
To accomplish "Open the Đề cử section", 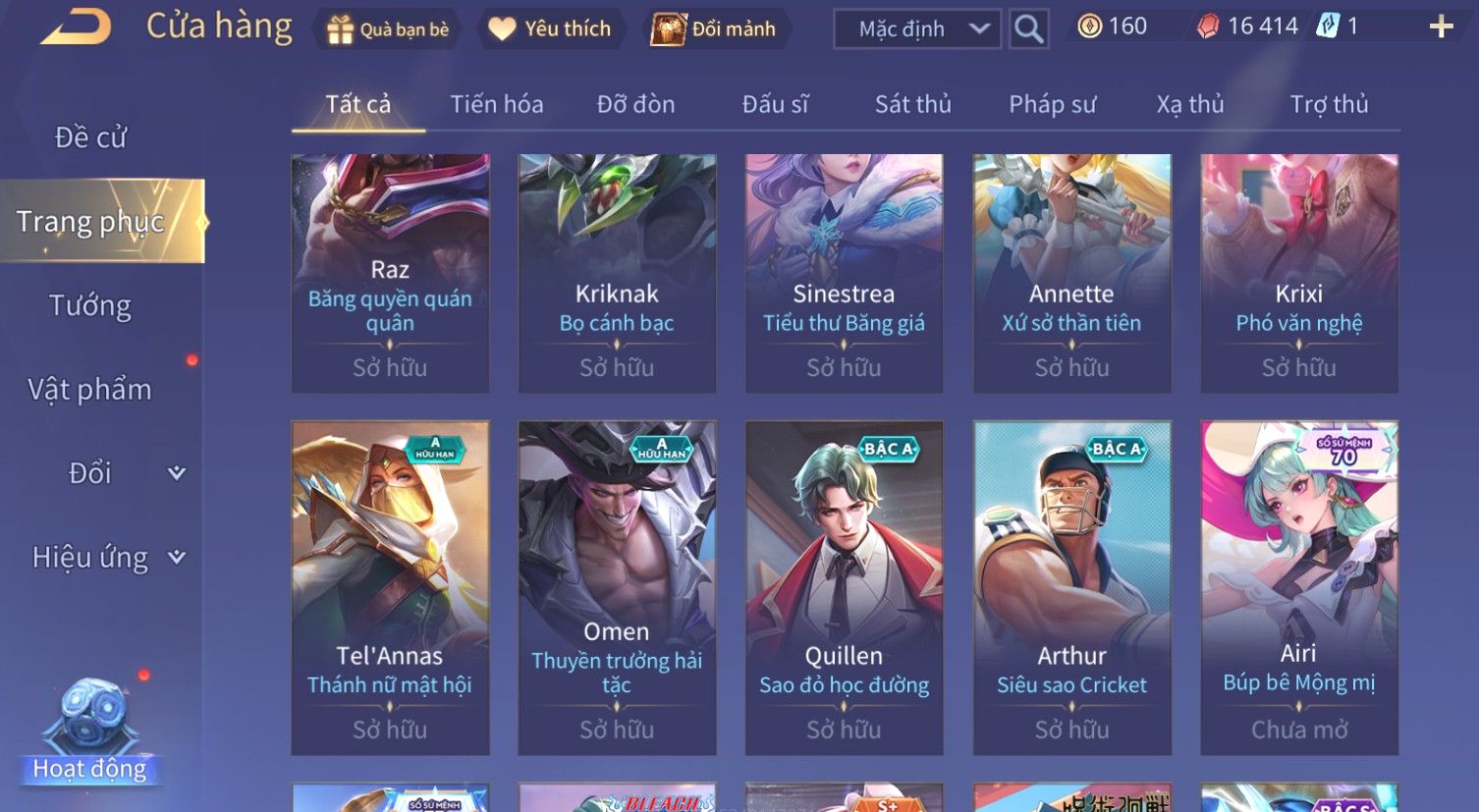I will 90,137.
